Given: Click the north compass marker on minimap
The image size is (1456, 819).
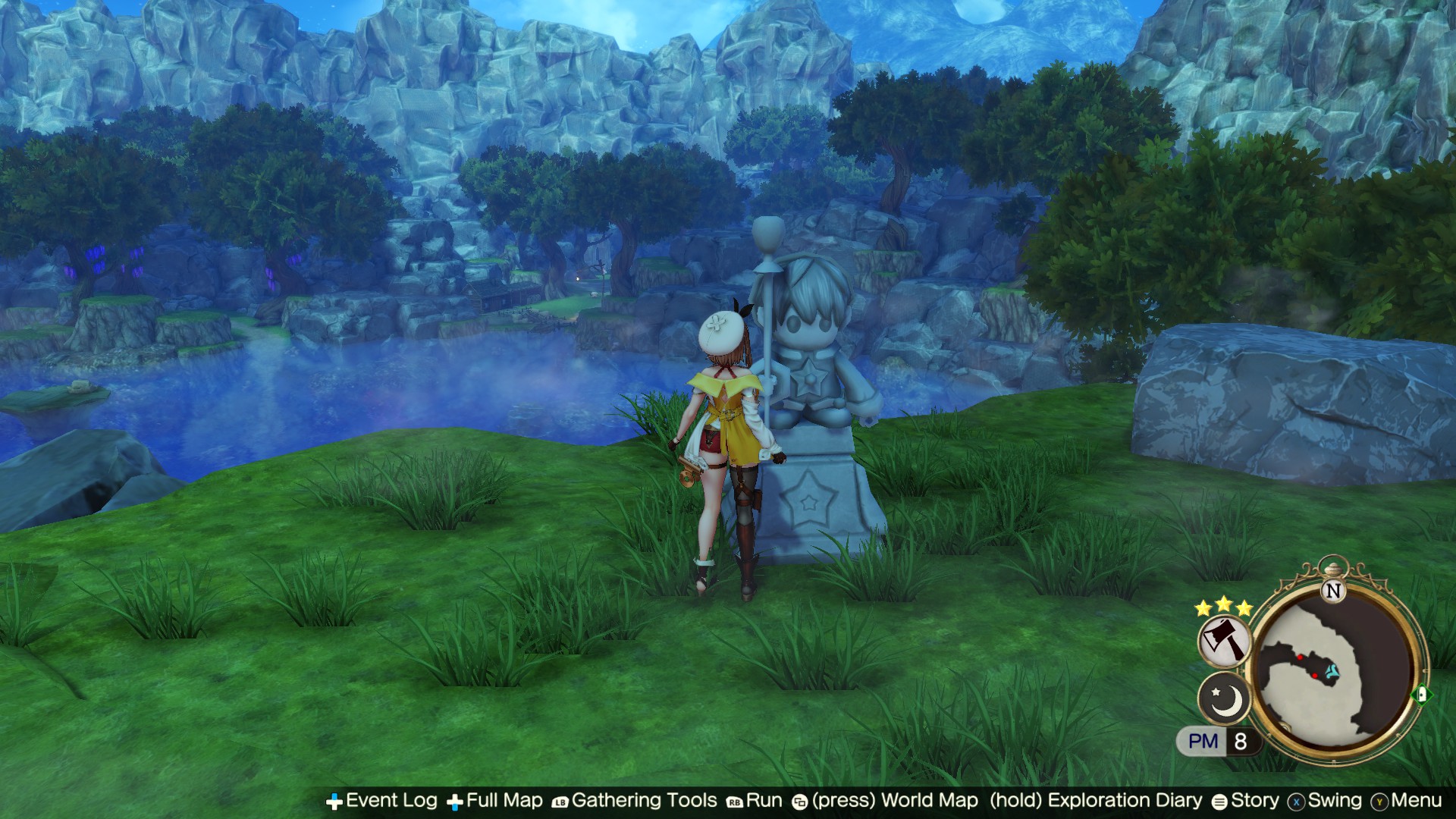Looking at the screenshot, I should click(x=1333, y=591).
